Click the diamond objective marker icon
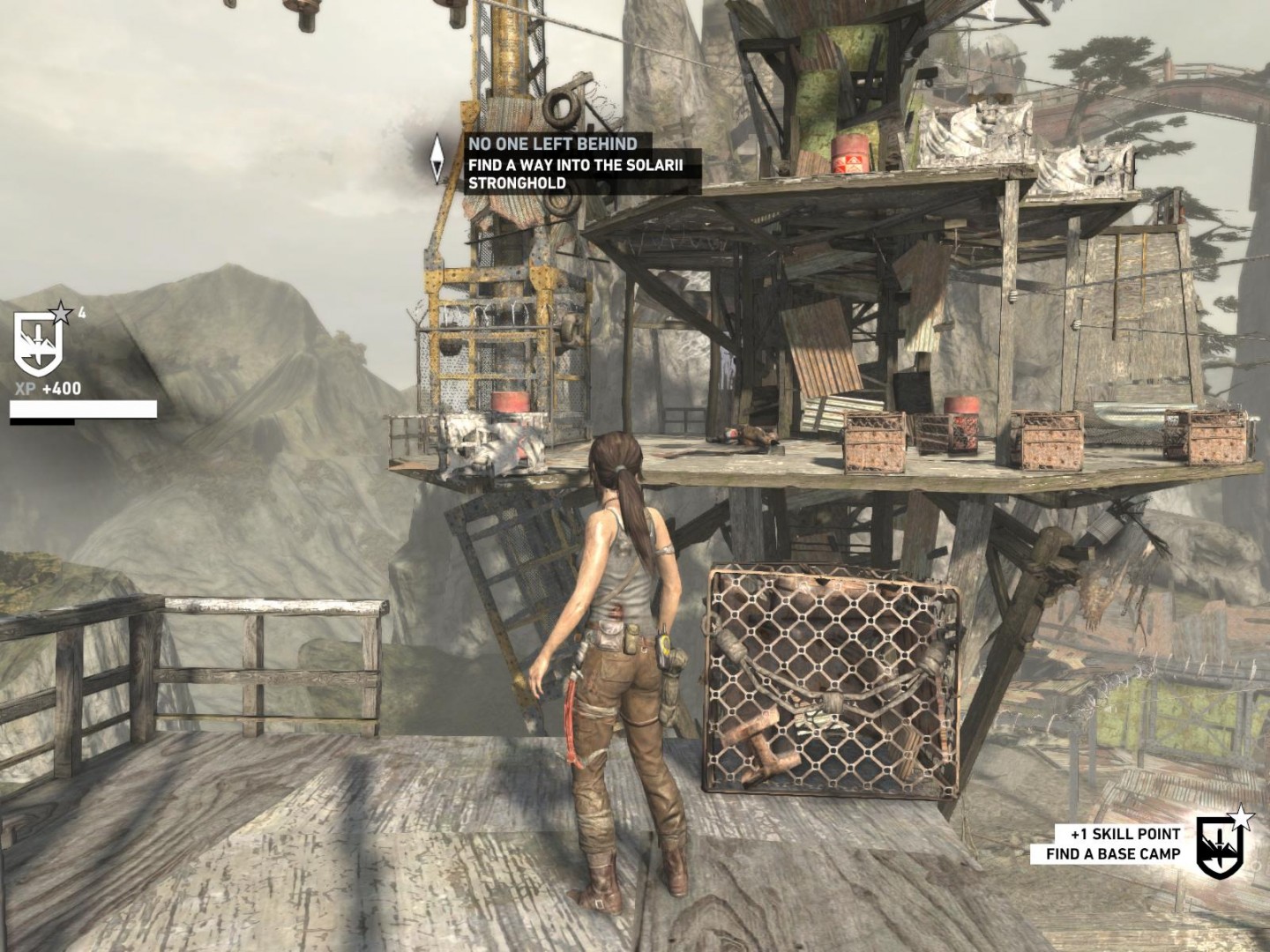Viewport: 1270px width, 952px height. tap(437, 160)
